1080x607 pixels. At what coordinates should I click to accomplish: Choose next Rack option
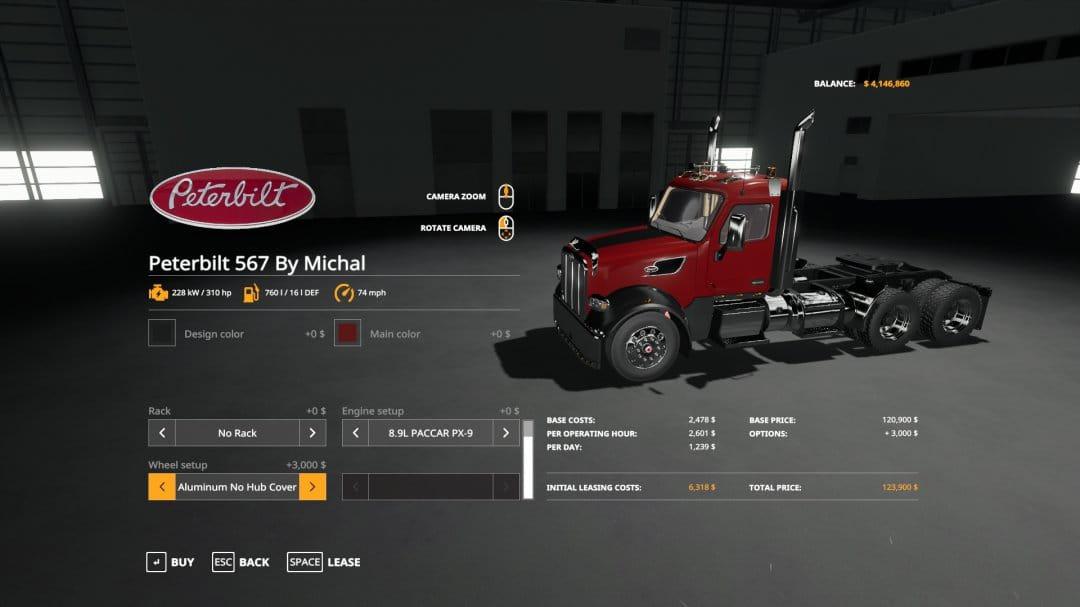click(312, 433)
